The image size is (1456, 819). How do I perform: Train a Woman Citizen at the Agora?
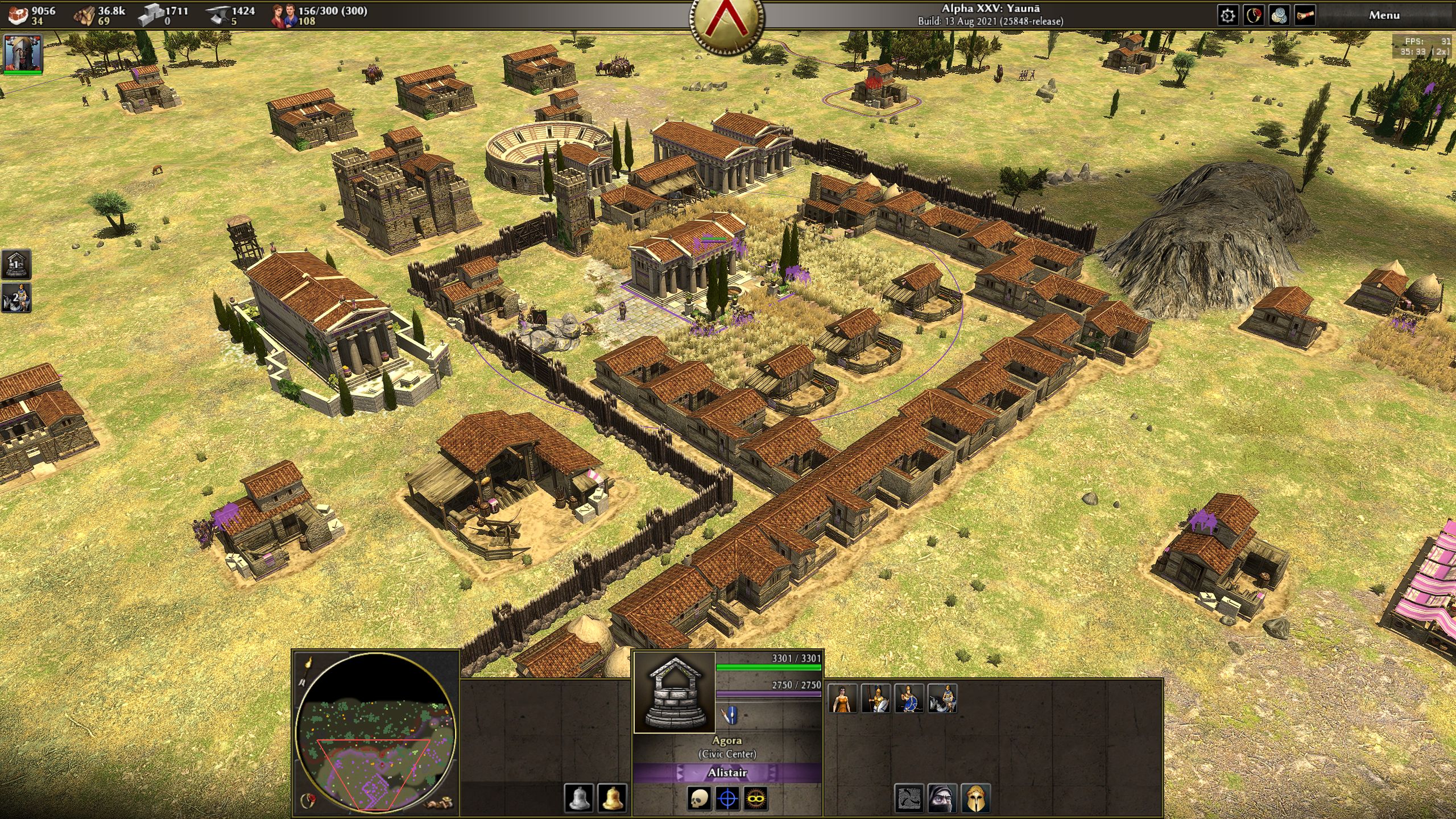[843, 698]
